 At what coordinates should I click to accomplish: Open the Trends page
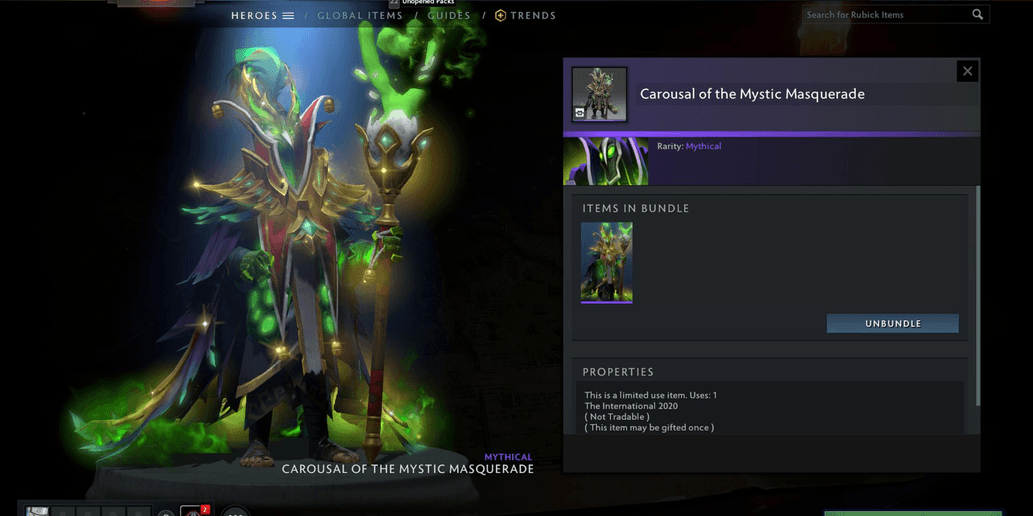point(526,16)
